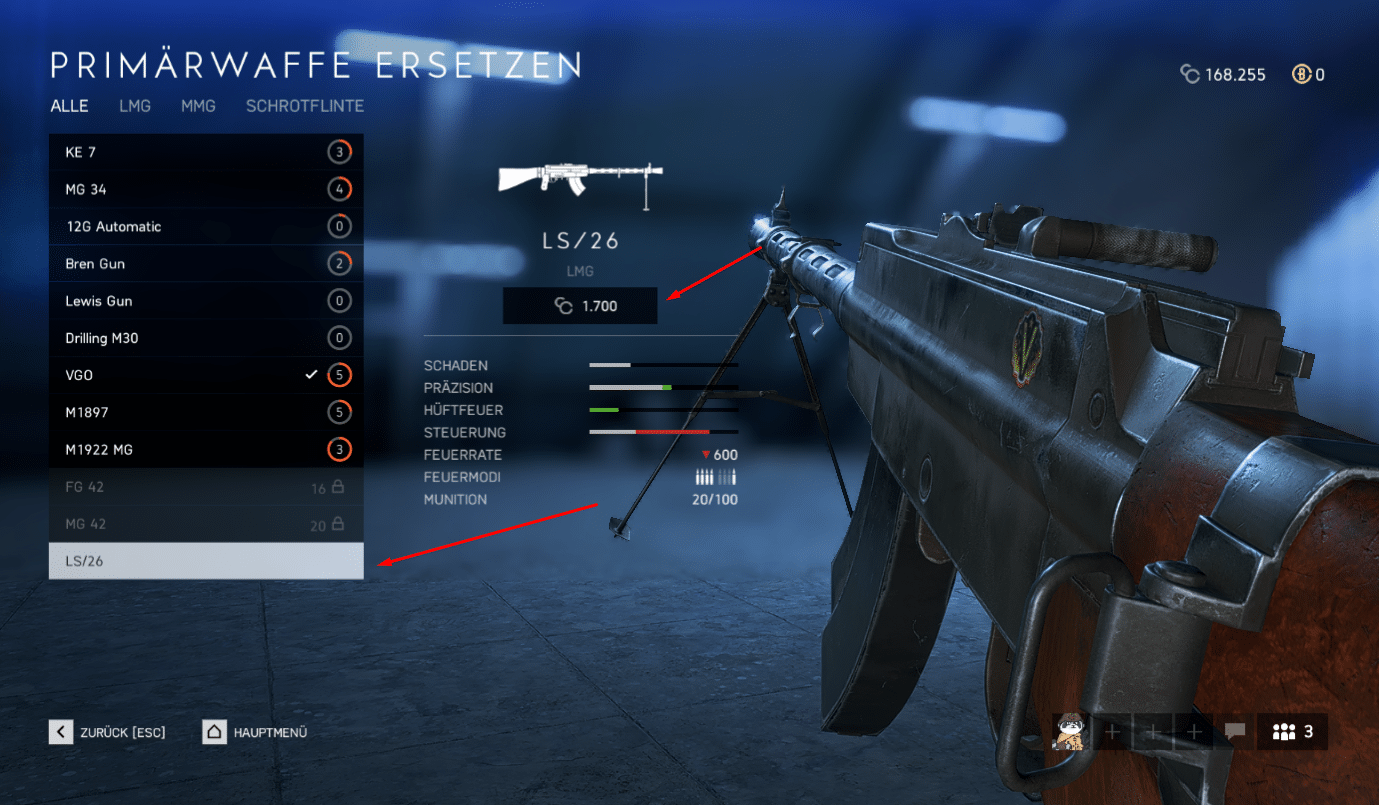Switch to the ALLE weapon filter

point(69,106)
